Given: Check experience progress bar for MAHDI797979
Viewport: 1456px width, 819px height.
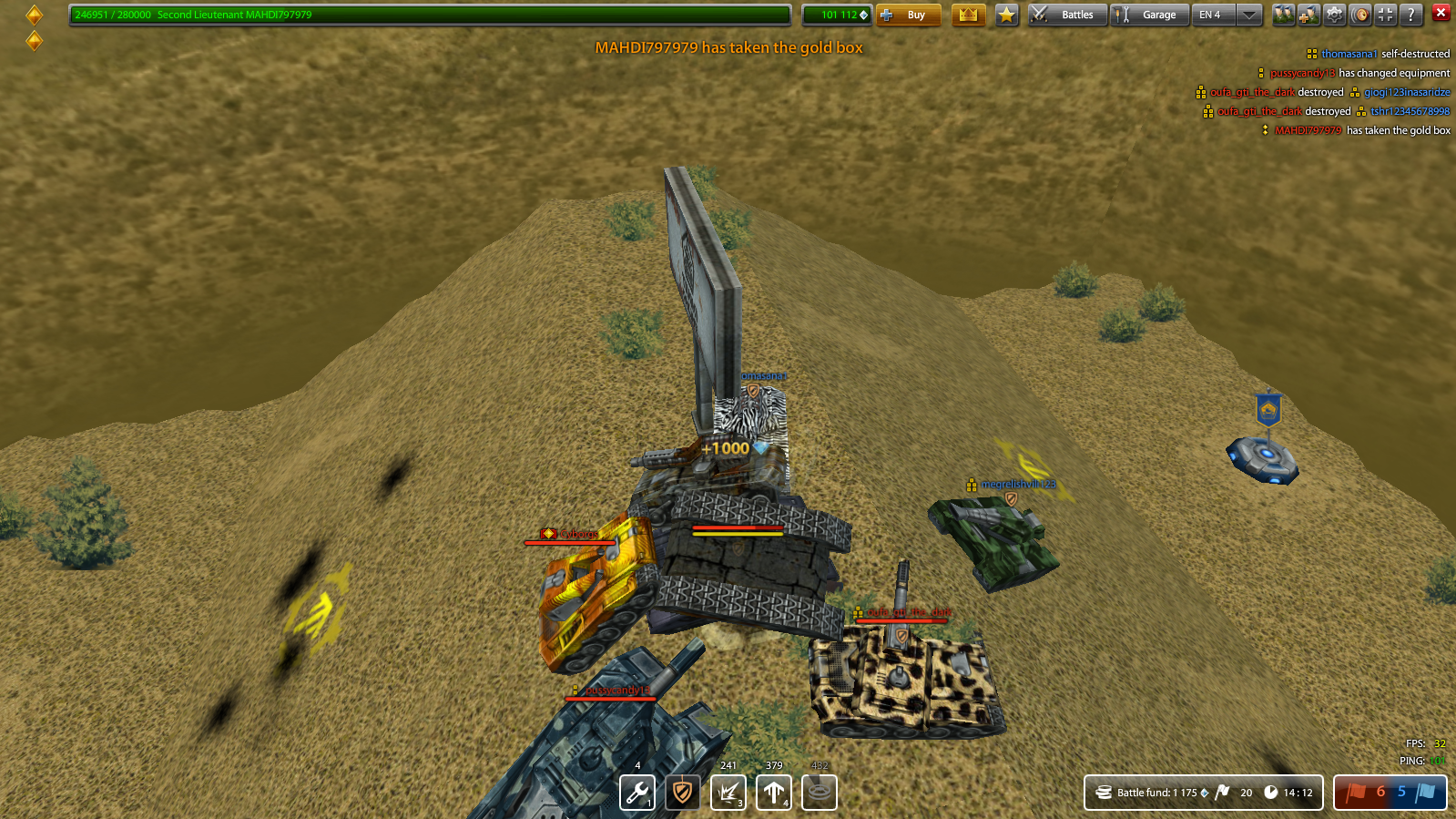Looking at the screenshot, I should (x=428, y=15).
